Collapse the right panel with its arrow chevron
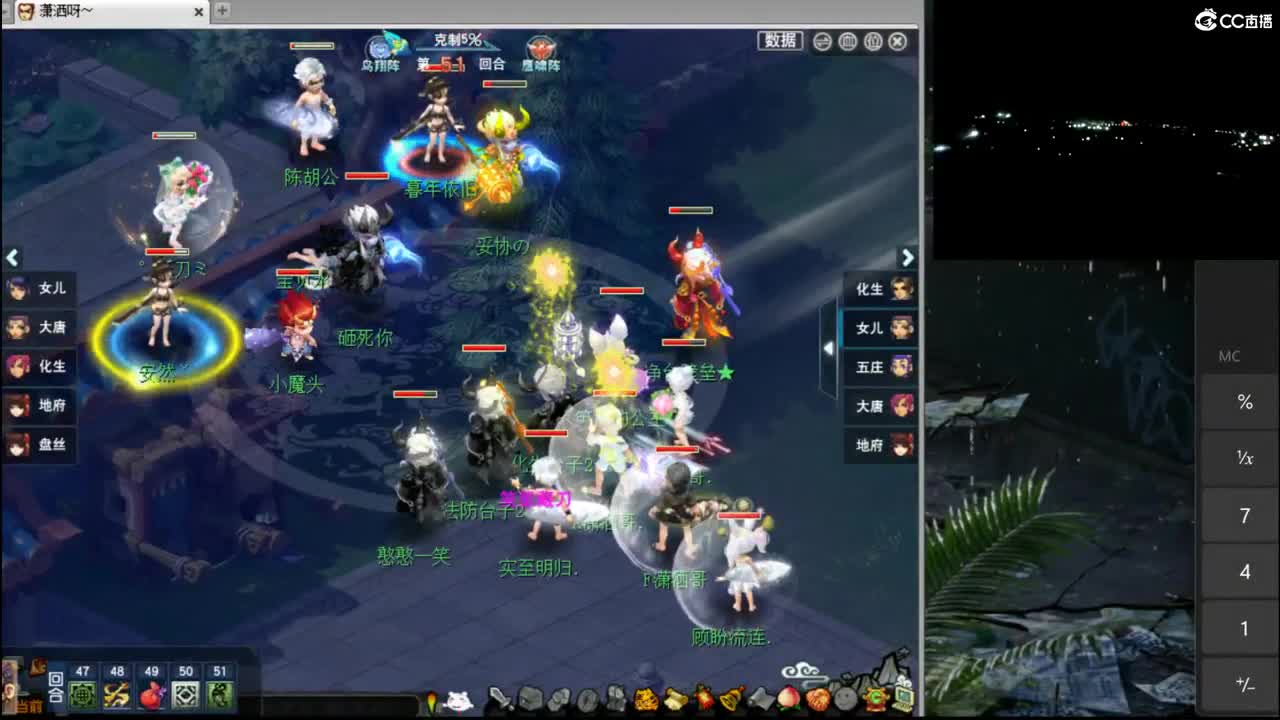Screen dimensions: 1280x720 coord(907,258)
